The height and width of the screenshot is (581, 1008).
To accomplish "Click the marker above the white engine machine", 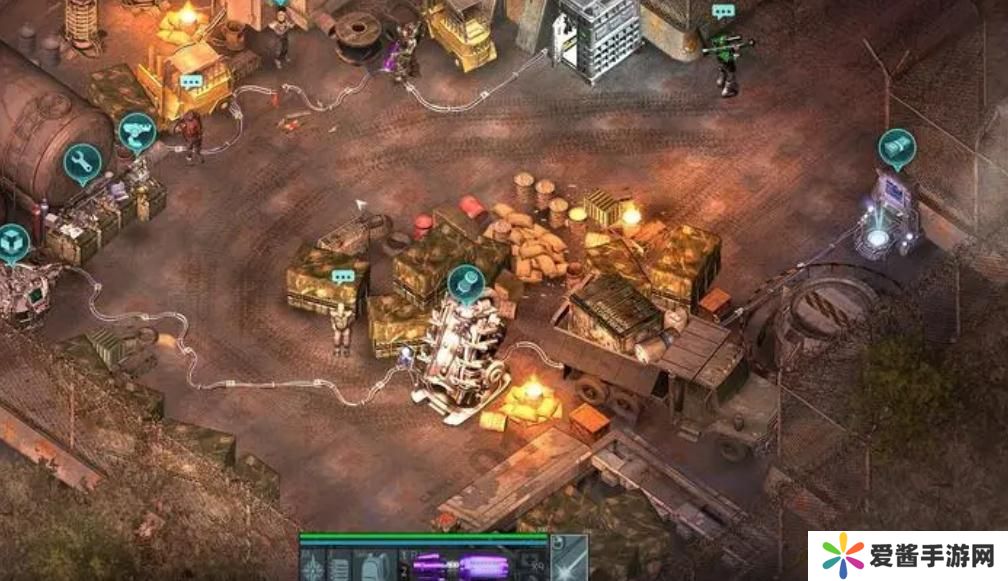I will [464, 283].
